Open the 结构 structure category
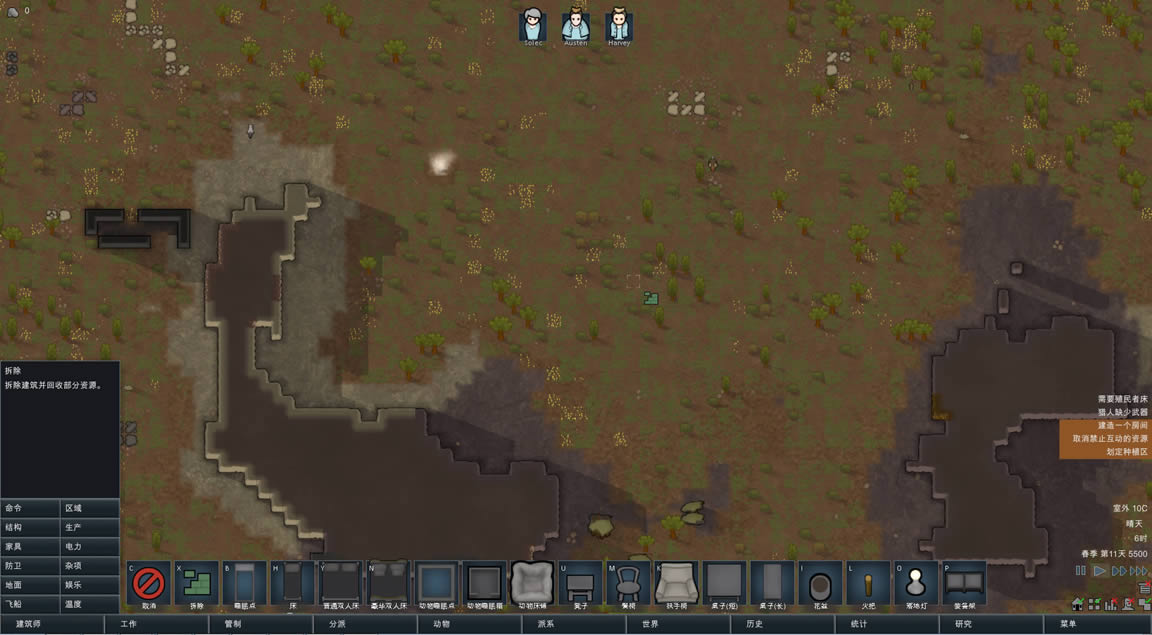 [x=30, y=527]
